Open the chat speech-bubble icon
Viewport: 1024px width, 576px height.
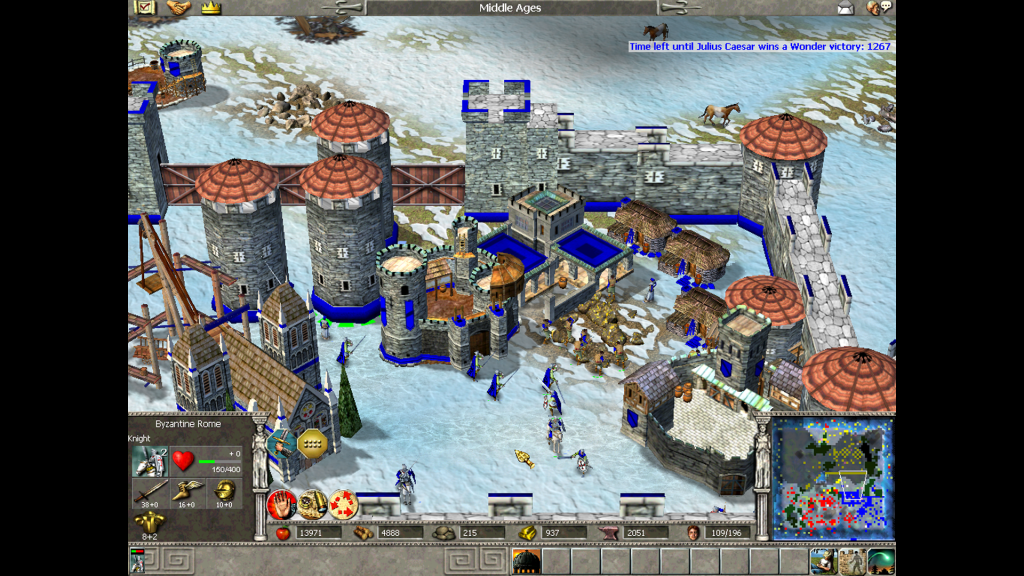coord(879,8)
